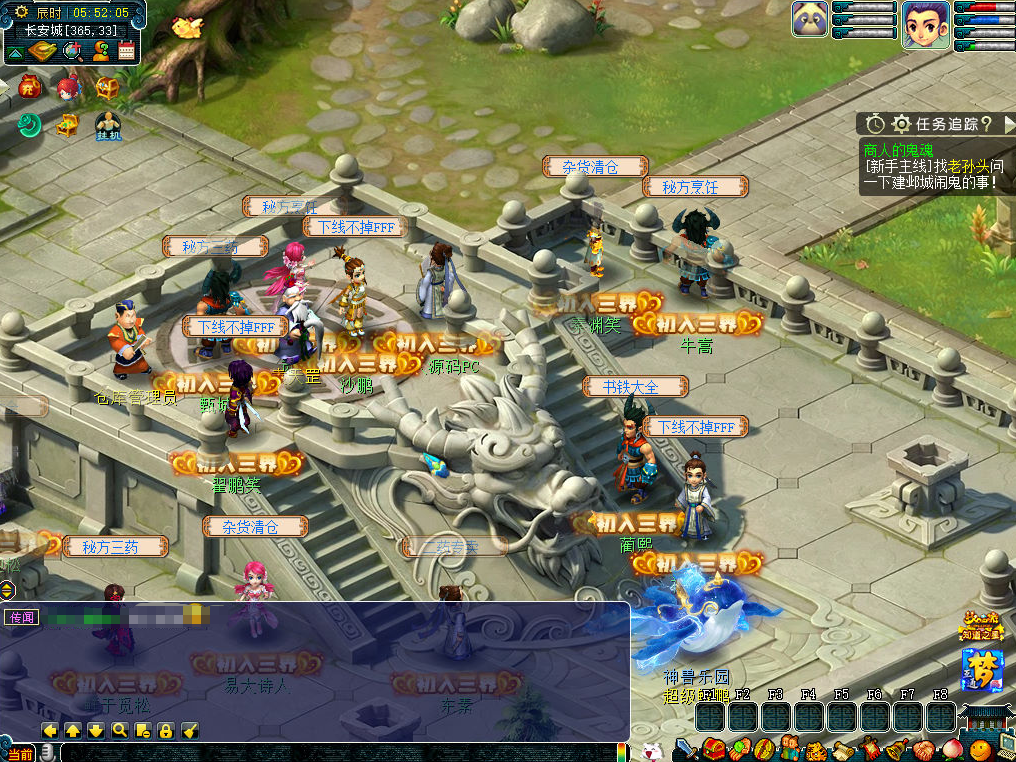The height and width of the screenshot is (762, 1016).
Task: Select the panda pet portrait
Action: [x=810, y=19]
